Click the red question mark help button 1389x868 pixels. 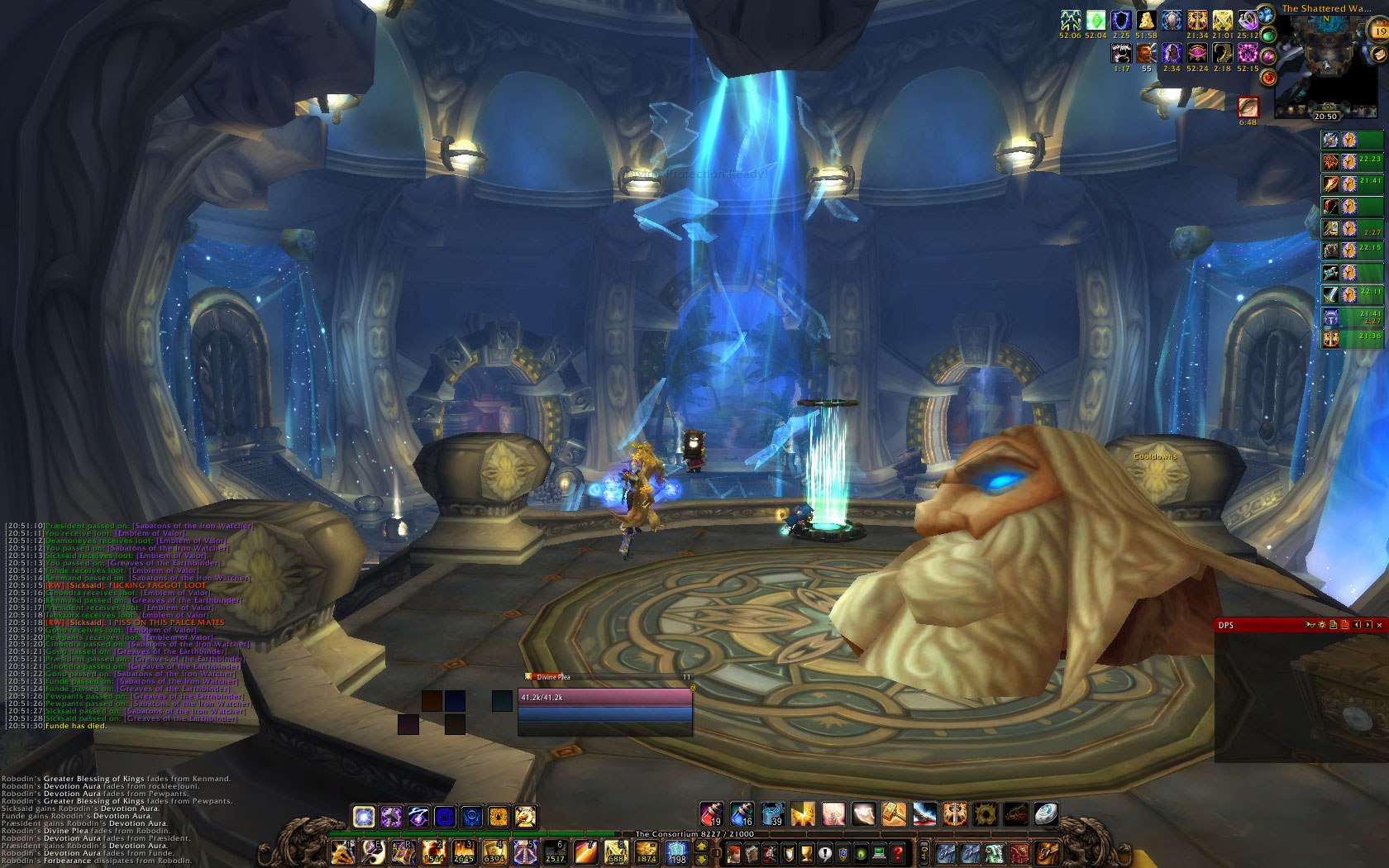click(897, 853)
